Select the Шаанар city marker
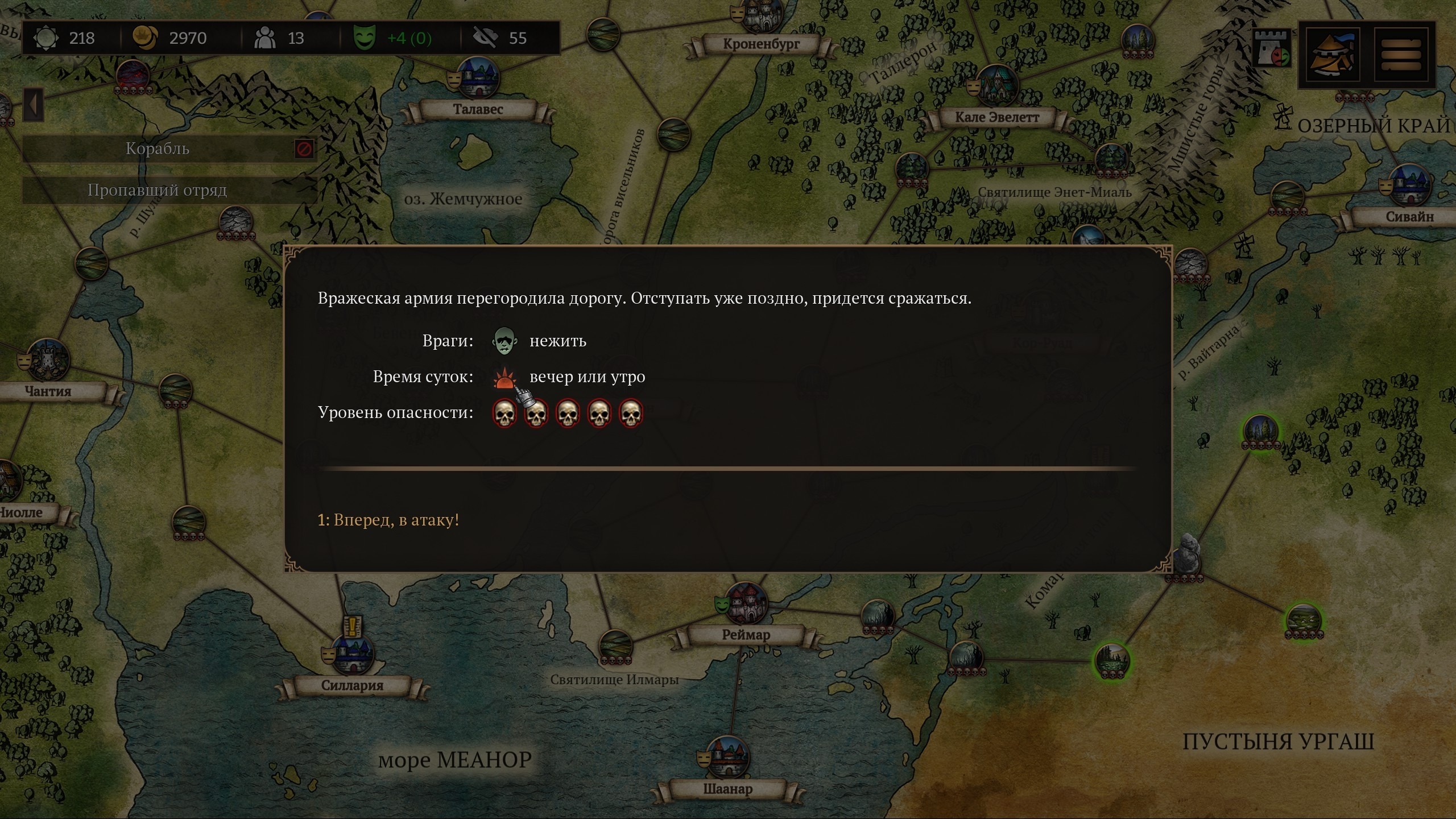1456x819 pixels. (x=727, y=758)
